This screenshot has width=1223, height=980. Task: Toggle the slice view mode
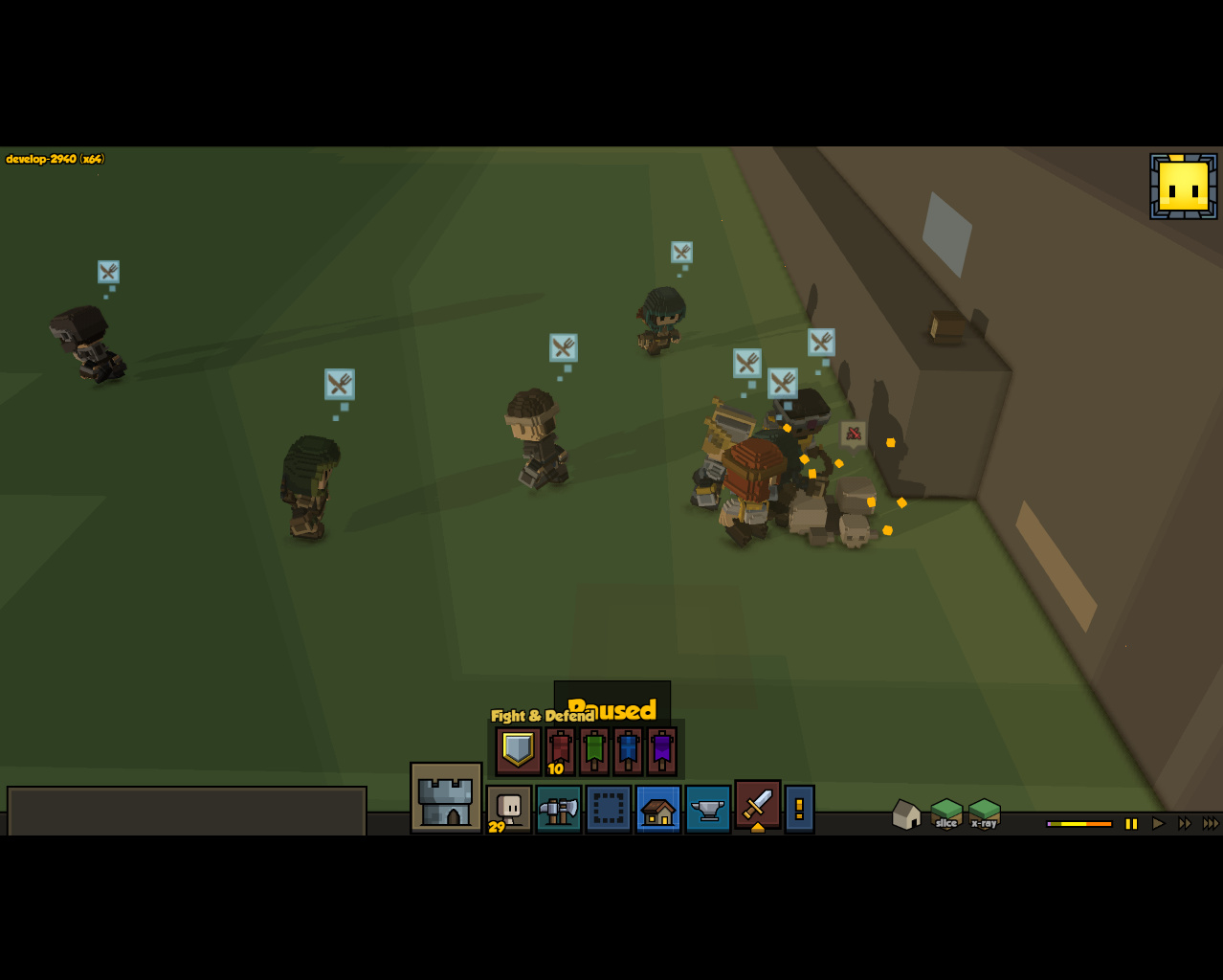click(946, 814)
